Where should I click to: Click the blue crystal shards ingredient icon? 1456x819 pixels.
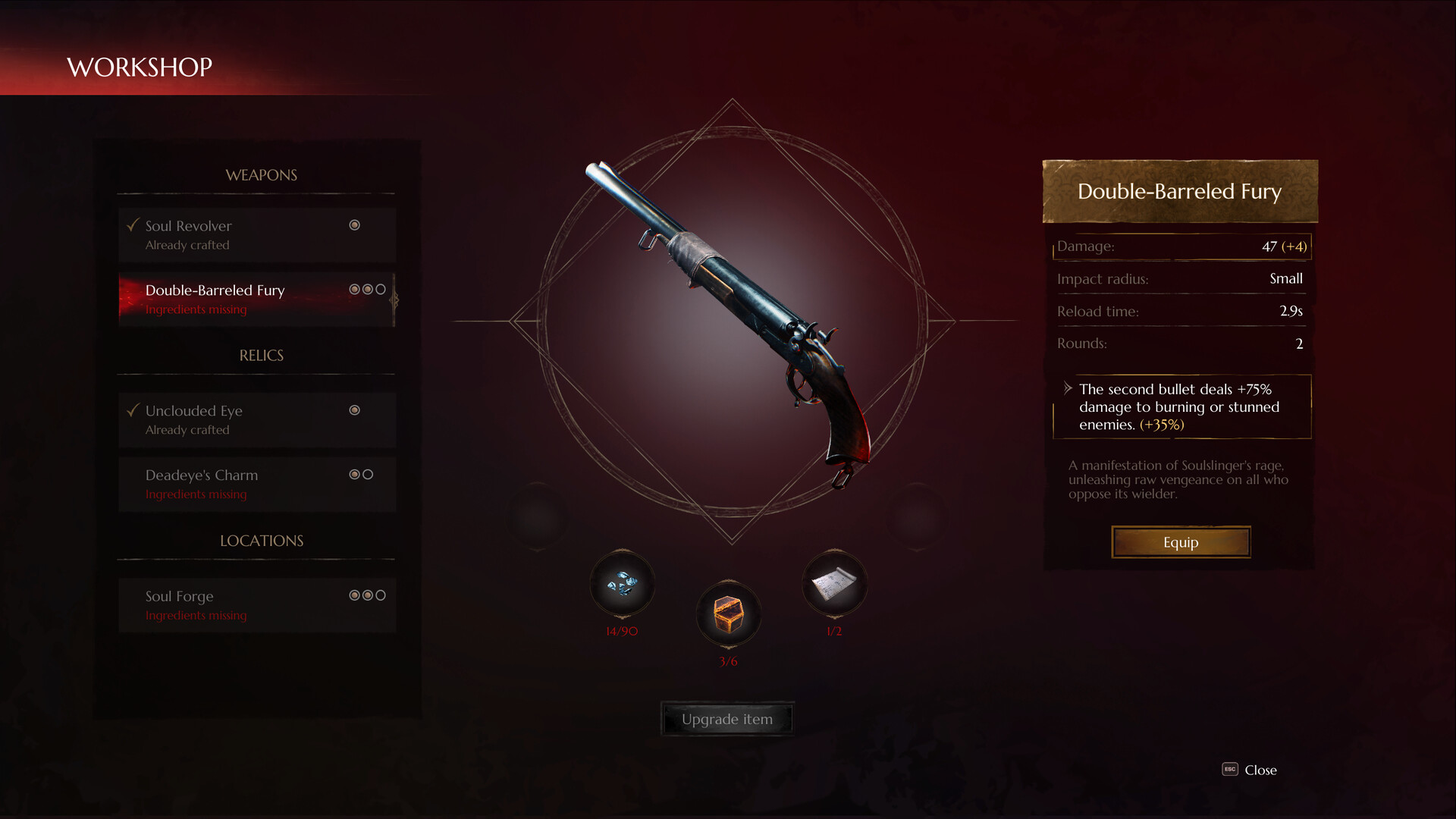622,584
